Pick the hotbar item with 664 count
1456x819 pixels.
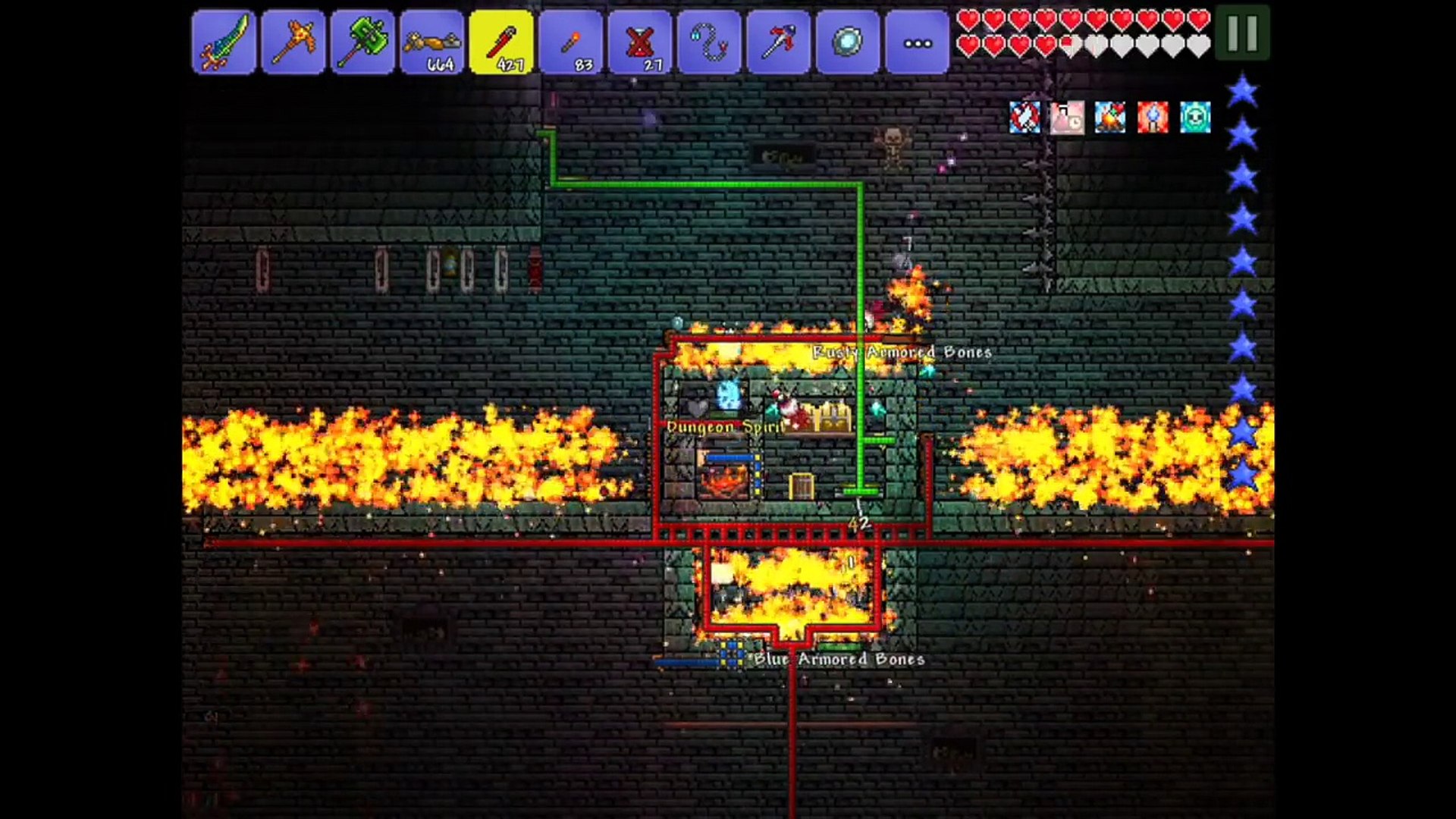click(432, 42)
